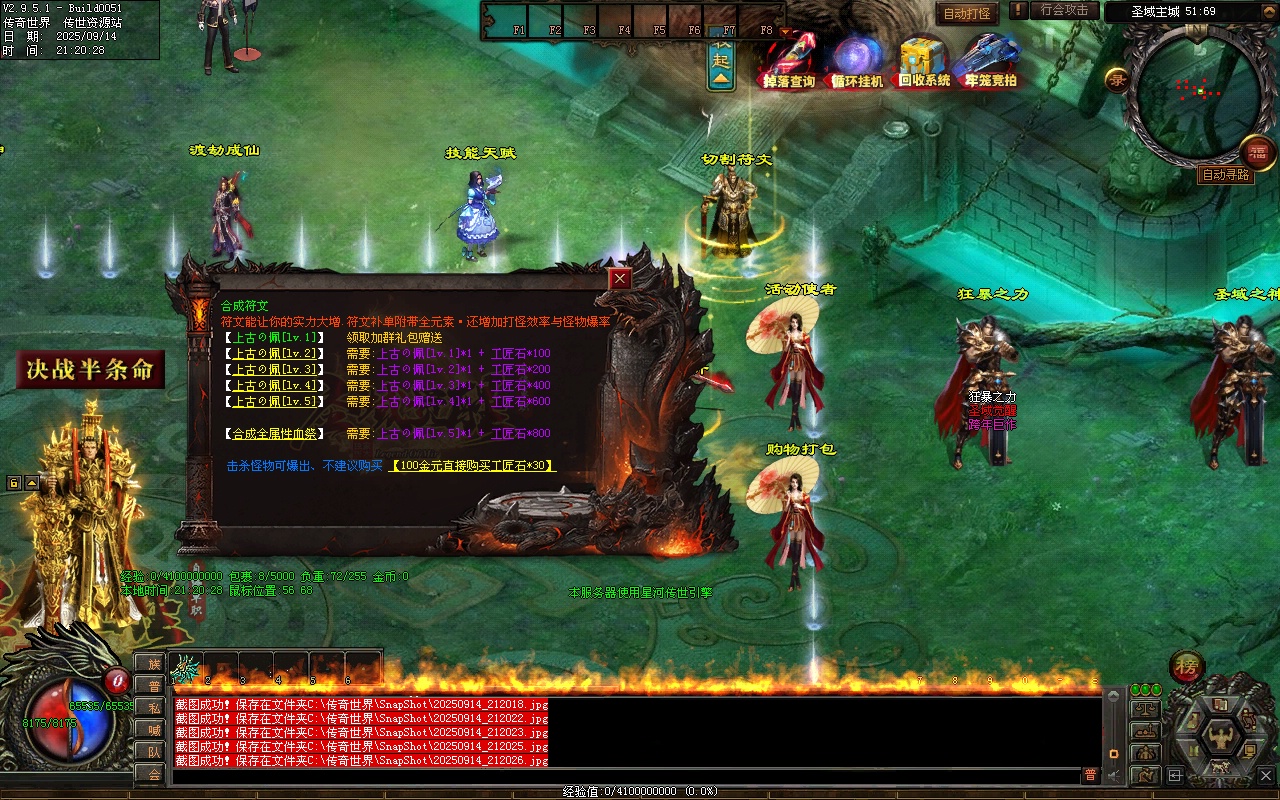Collapse the top icon row with 收起

point(721,60)
